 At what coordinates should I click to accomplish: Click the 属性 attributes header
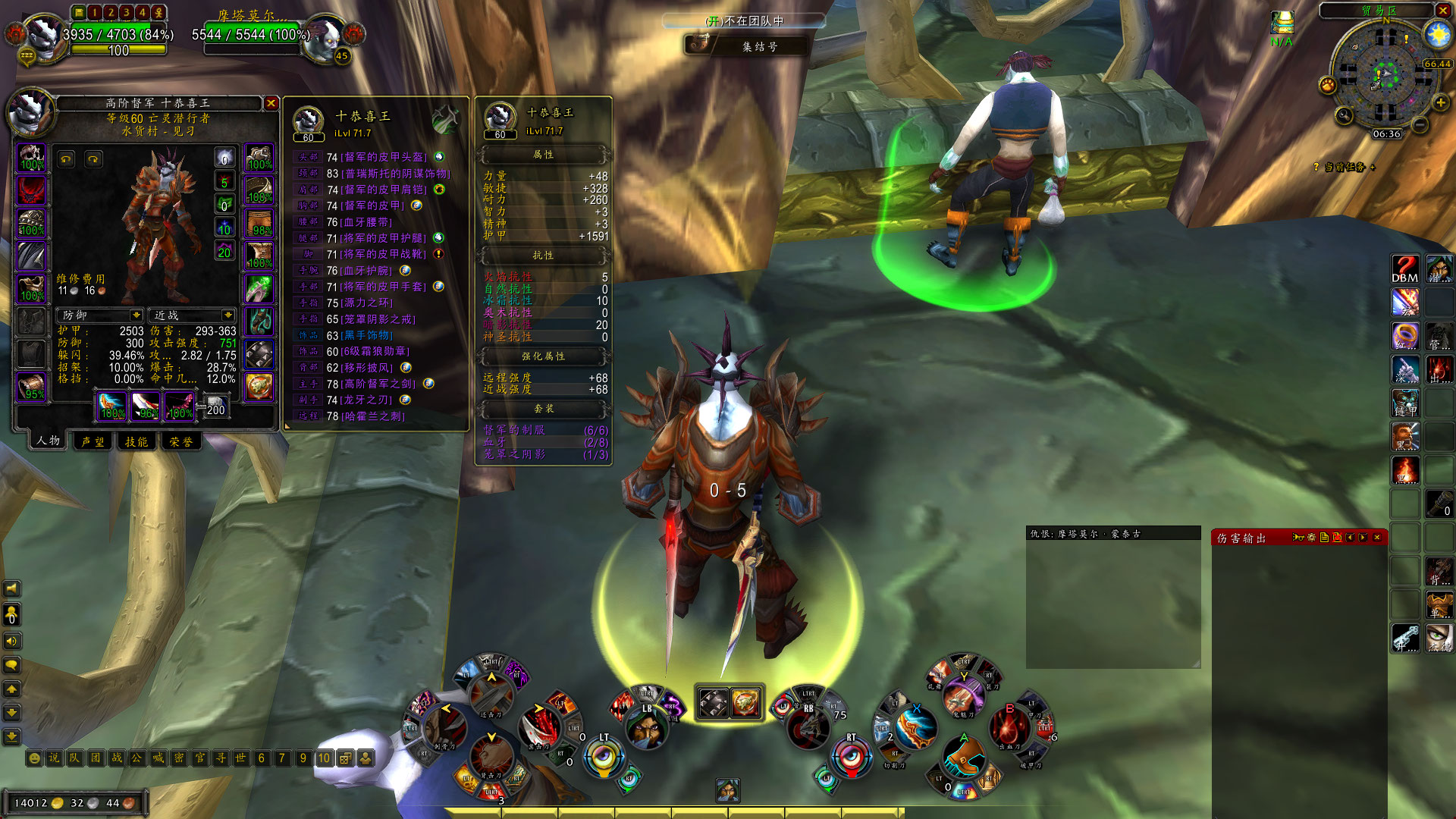pyautogui.click(x=543, y=155)
